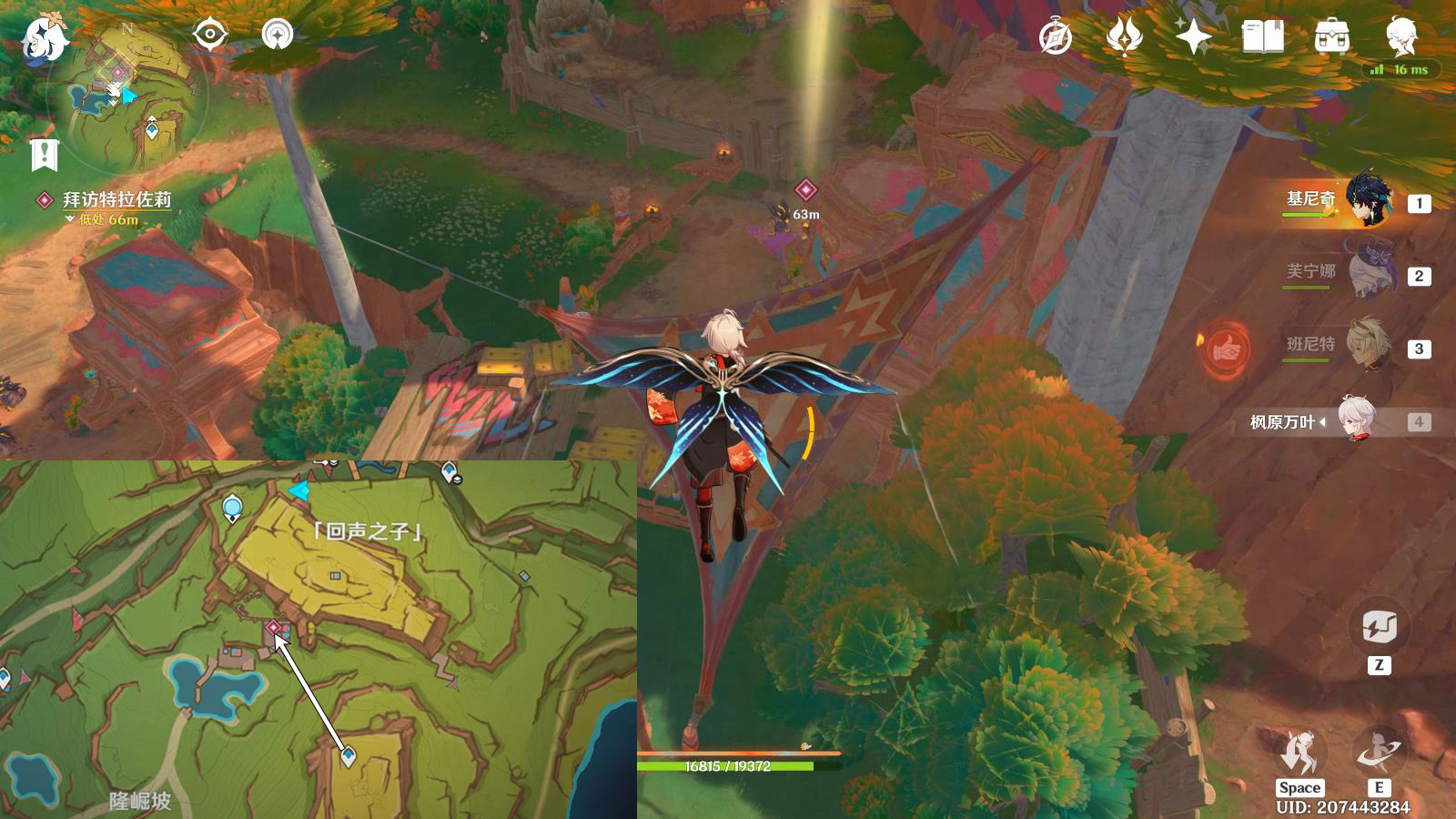Trigger the plunge attack icon

[x=1299, y=753]
